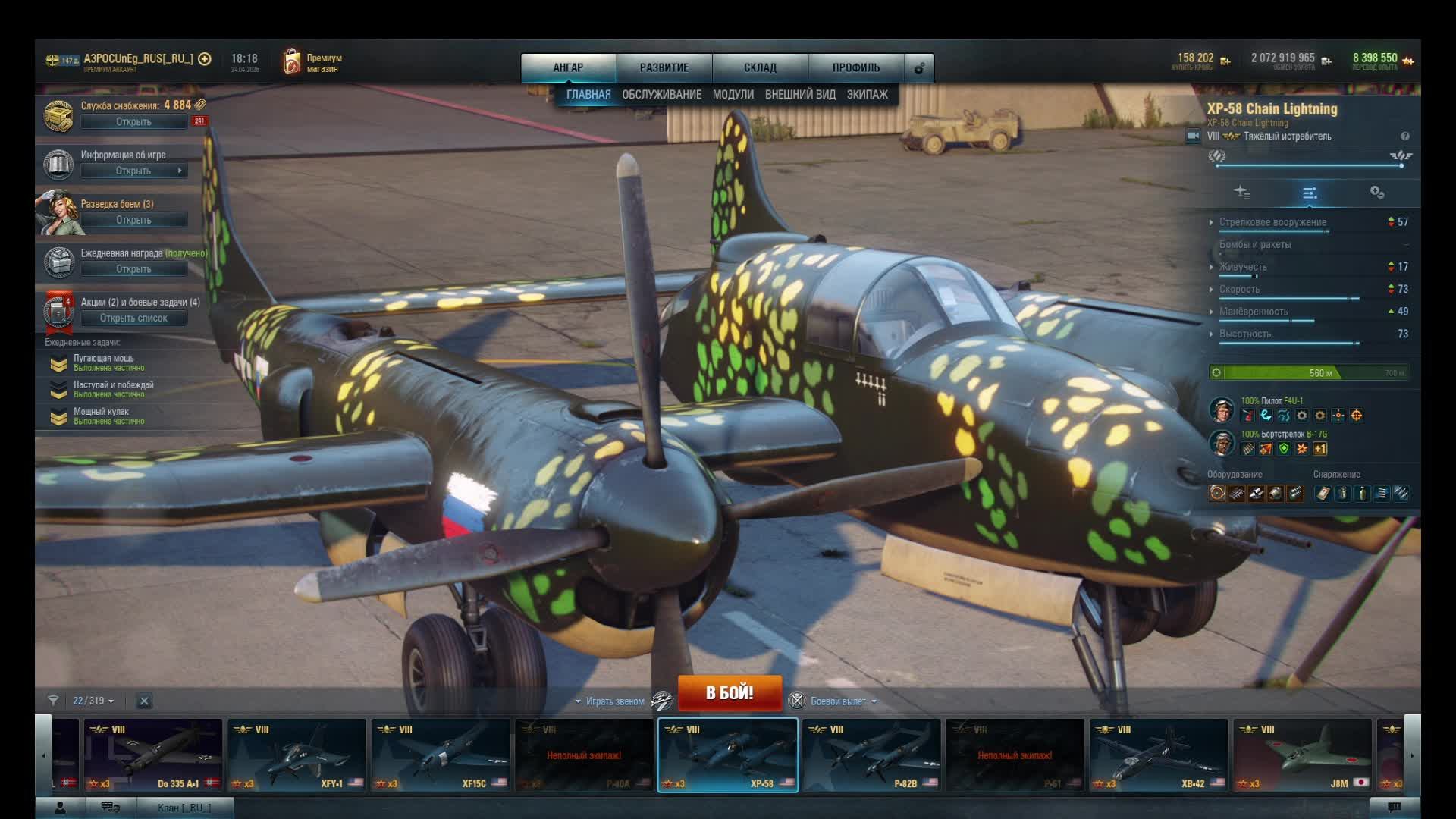1456x819 pixels.
Task: Open the Служба снабжения supply service
Action: tap(133, 121)
